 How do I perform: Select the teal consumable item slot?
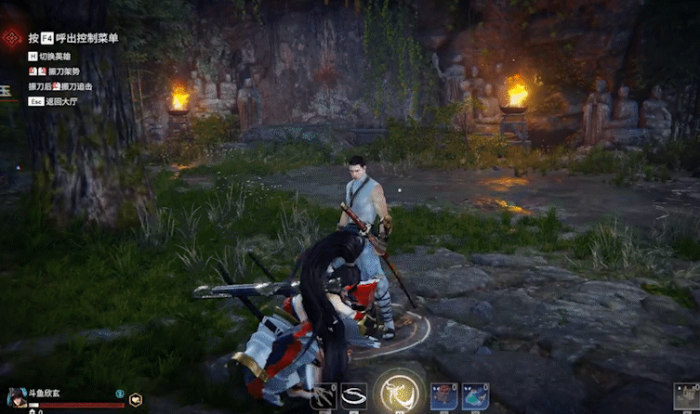[x=475, y=396]
